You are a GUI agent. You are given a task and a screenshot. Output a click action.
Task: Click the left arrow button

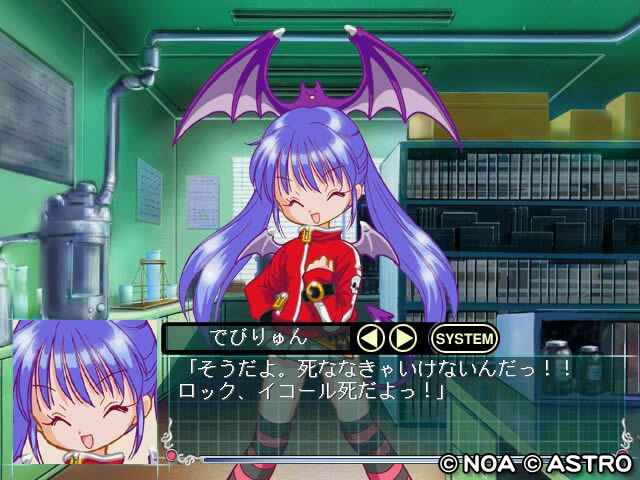(x=371, y=338)
